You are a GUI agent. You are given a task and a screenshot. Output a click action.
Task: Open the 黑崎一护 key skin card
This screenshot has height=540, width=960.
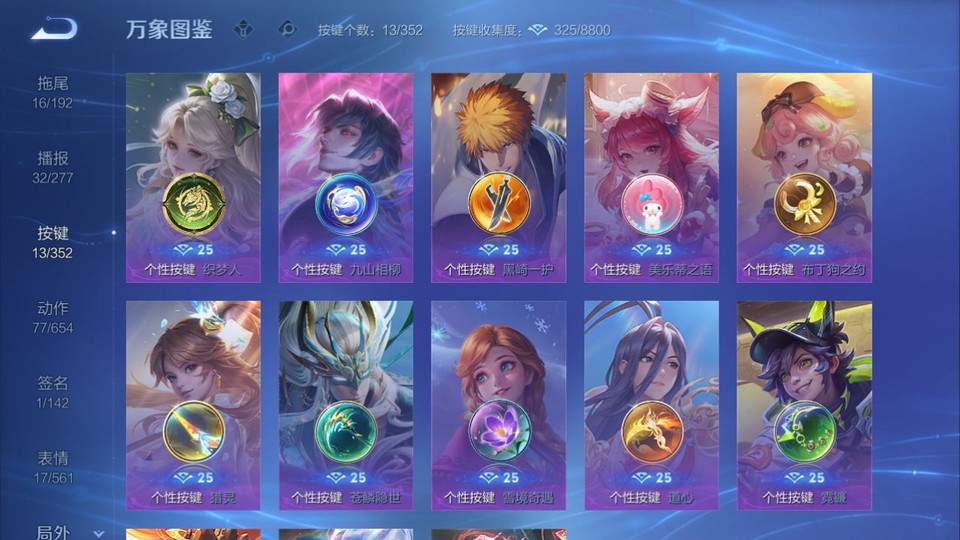[x=498, y=177]
